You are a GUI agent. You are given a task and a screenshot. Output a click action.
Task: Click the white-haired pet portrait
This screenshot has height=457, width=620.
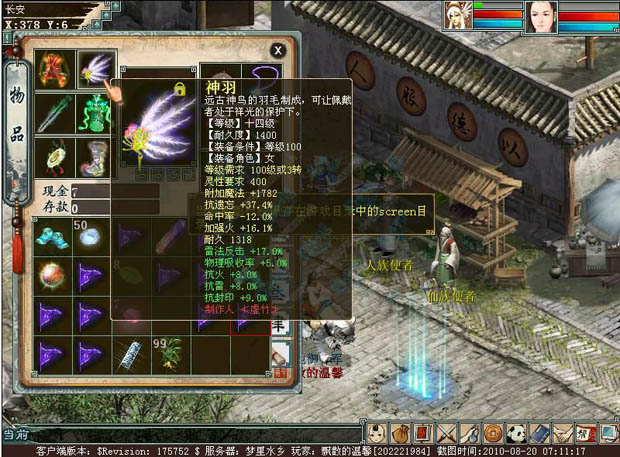click(x=461, y=17)
